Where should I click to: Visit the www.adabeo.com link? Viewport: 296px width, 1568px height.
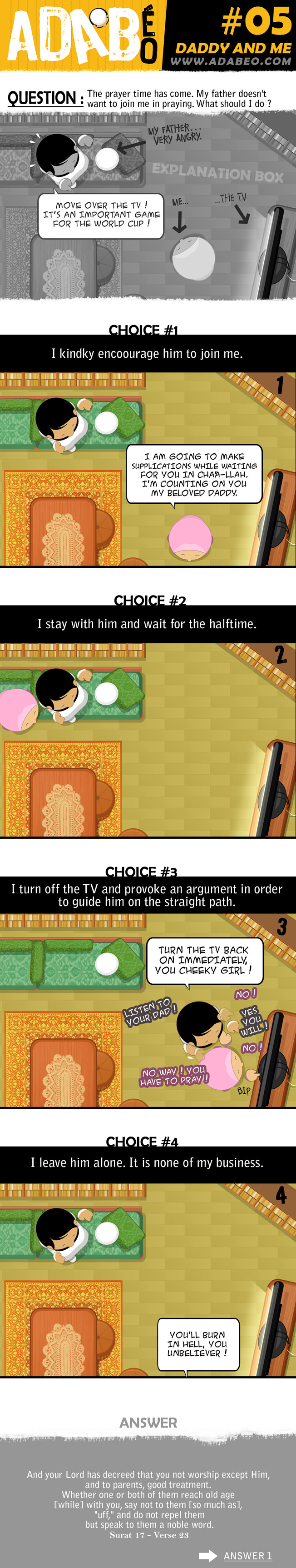click(231, 61)
